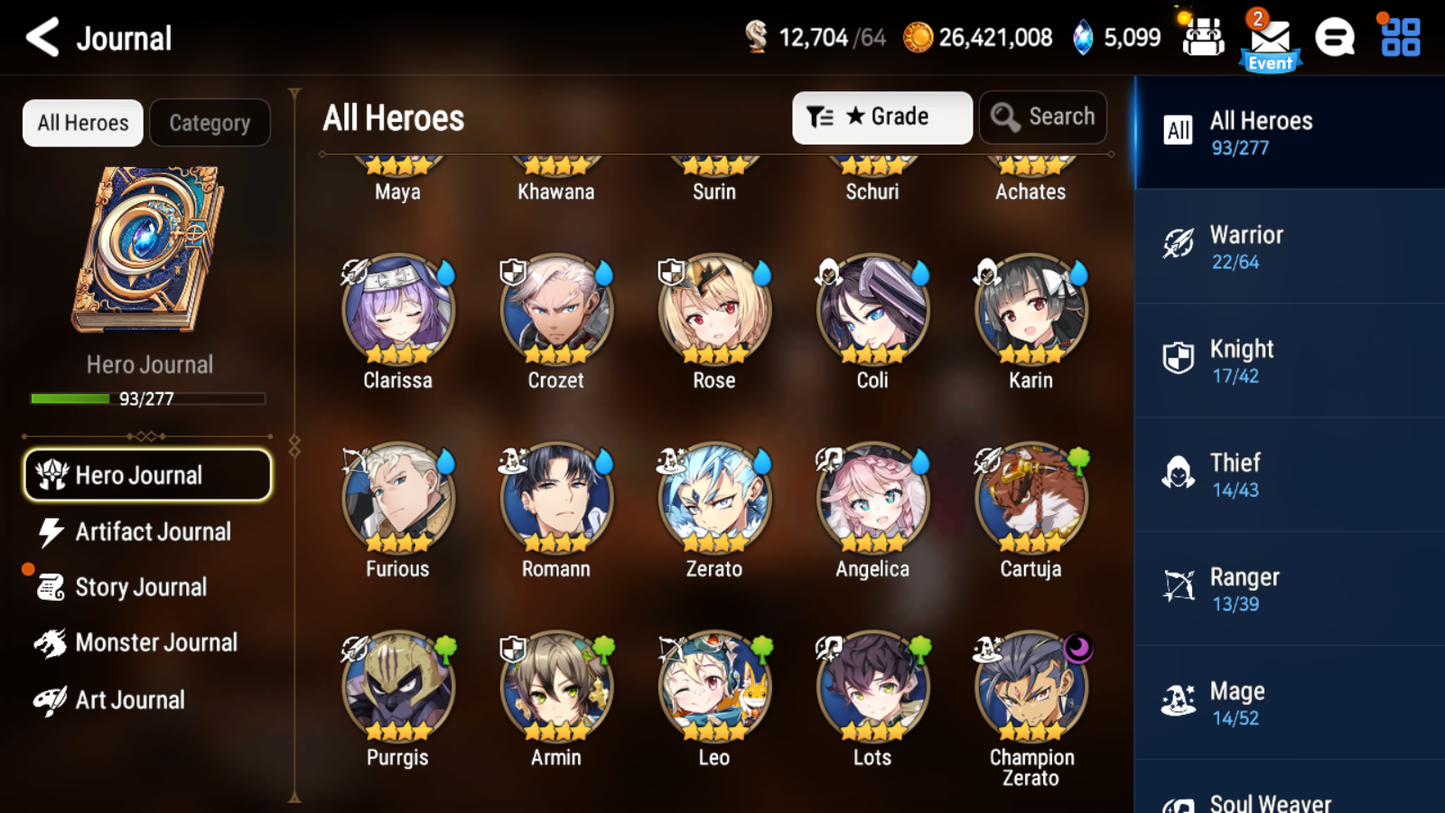Go back using the arrow at top left
This screenshot has height=813, width=1445.
tap(42, 37)
